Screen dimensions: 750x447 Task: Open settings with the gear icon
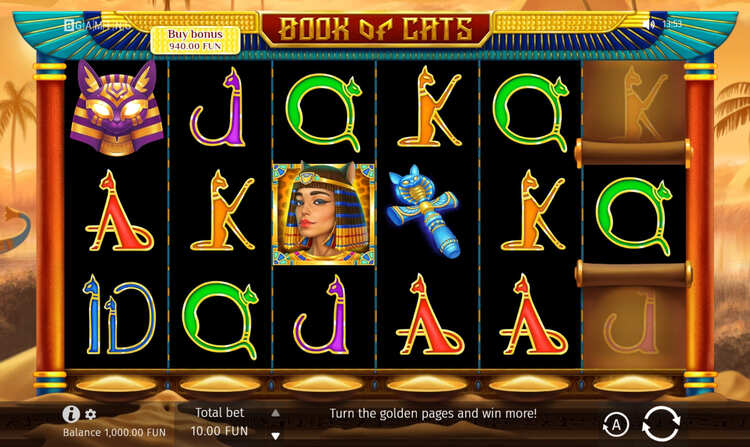coord(91,414)
